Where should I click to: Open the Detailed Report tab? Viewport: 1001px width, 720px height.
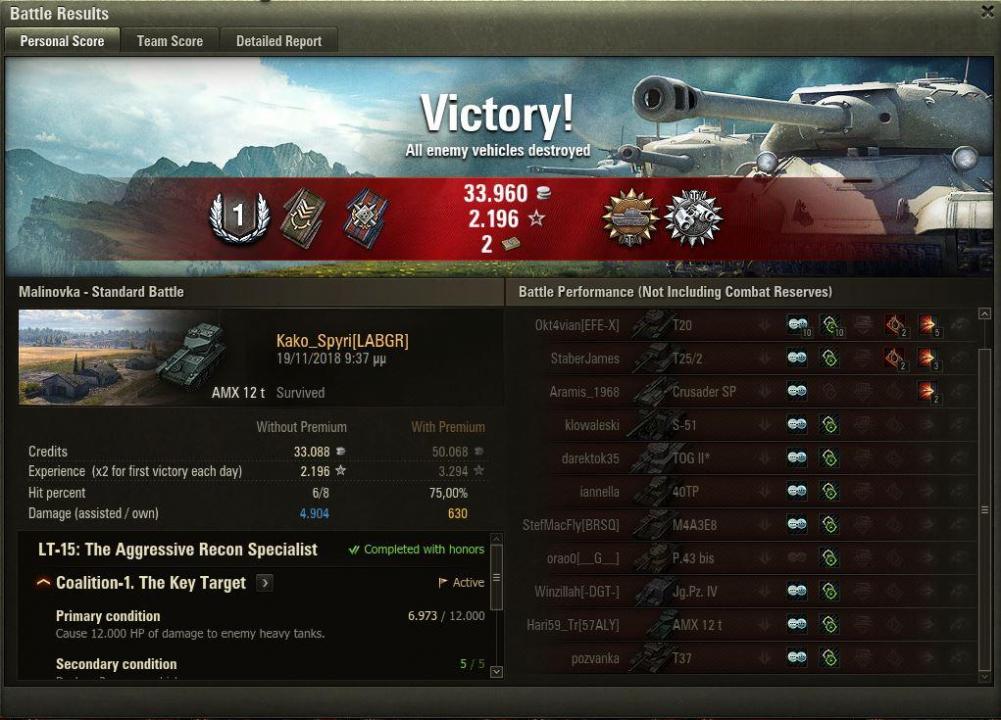(278, 41)
